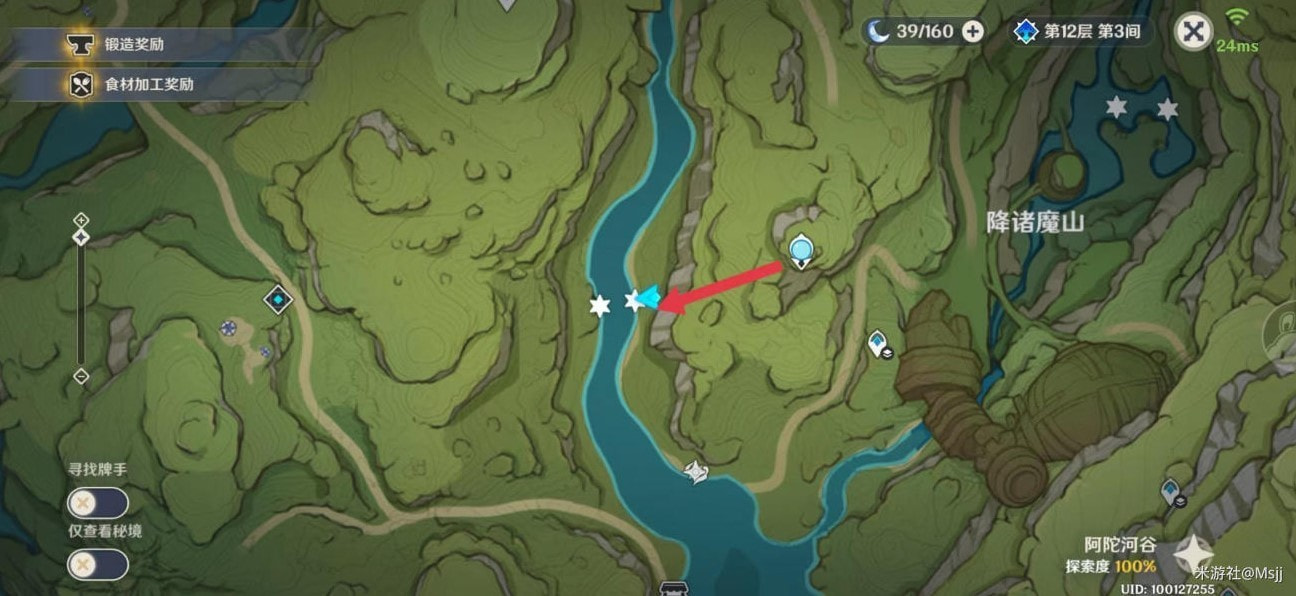This screenshot has width=1296, height=596.
Task: Click the zoom-out minus on the map slider
Action: [x=81, y=376]
